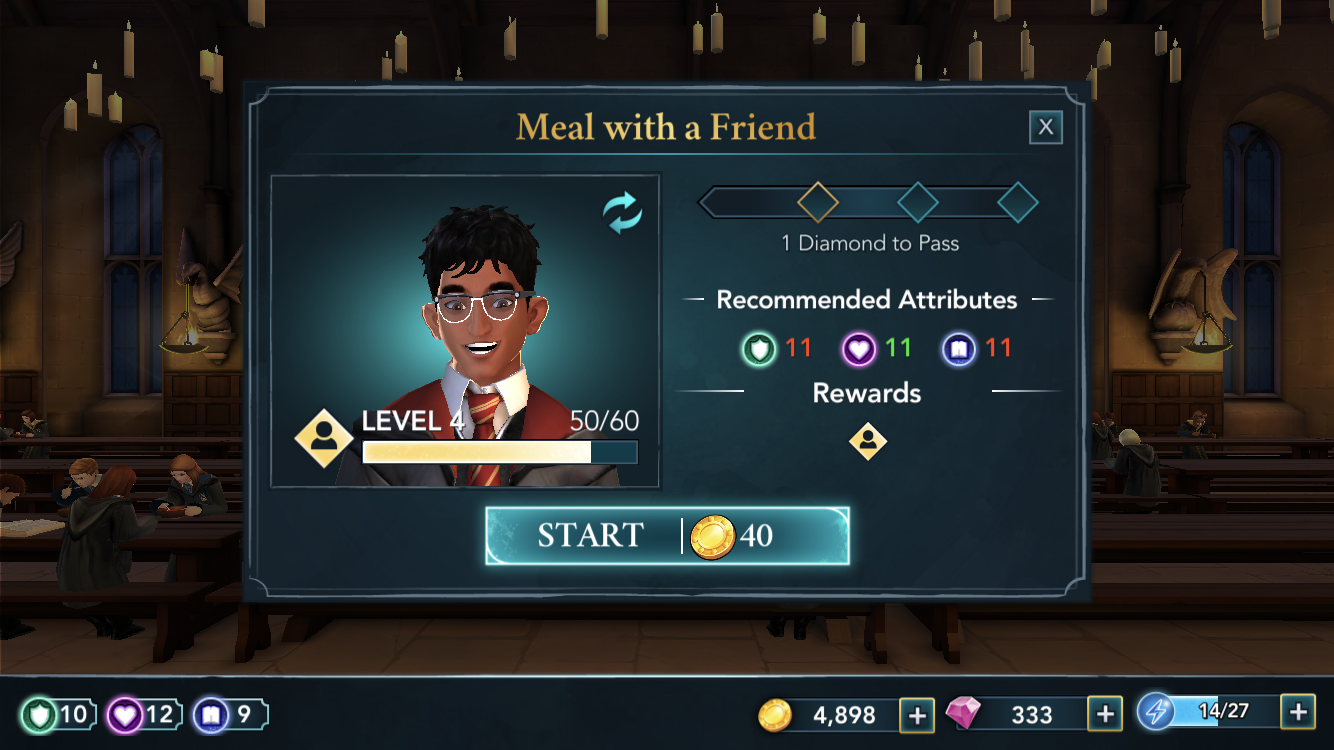Refill energy with the plus button
The image size is (1334, 750).
(x=1297, y=712)
